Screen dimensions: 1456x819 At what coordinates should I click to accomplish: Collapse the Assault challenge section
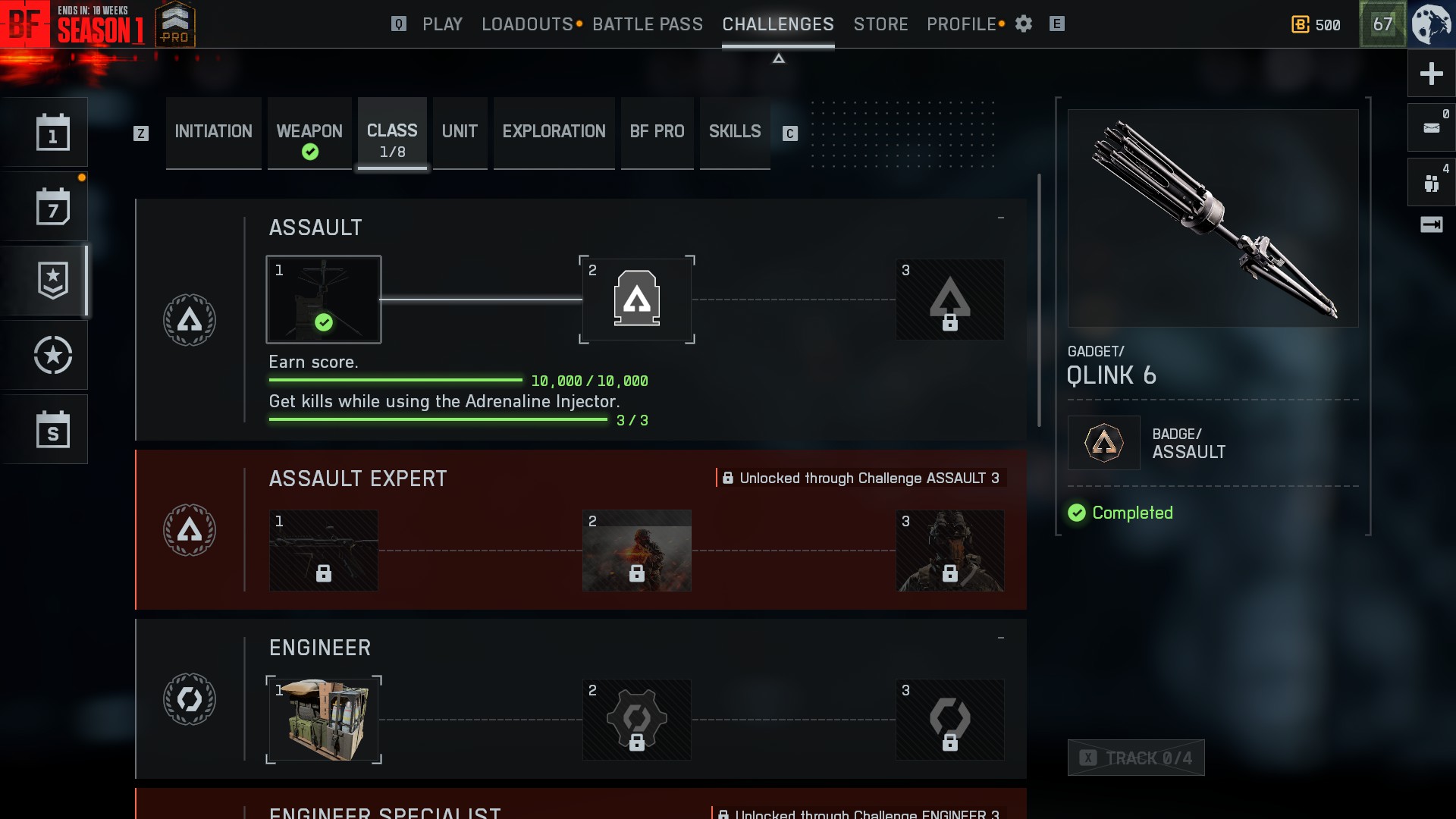[x=1001, y=218]
